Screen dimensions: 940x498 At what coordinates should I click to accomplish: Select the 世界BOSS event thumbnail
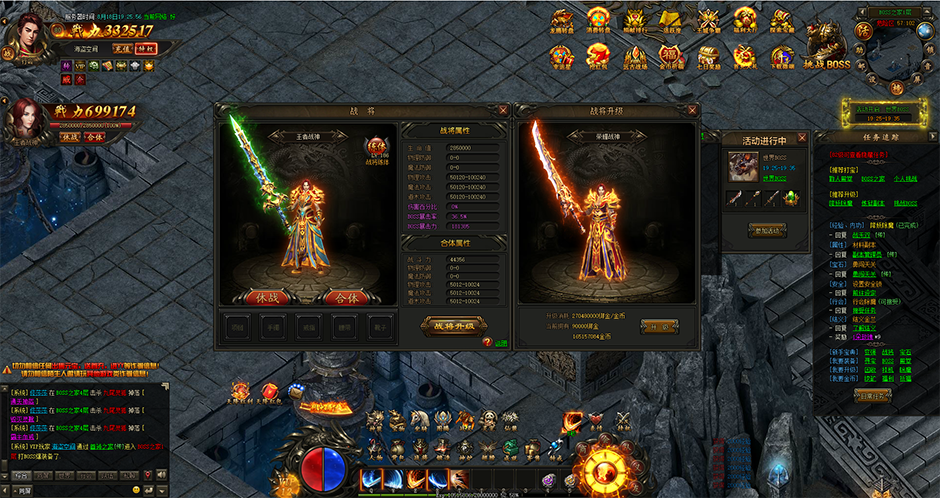742,166
